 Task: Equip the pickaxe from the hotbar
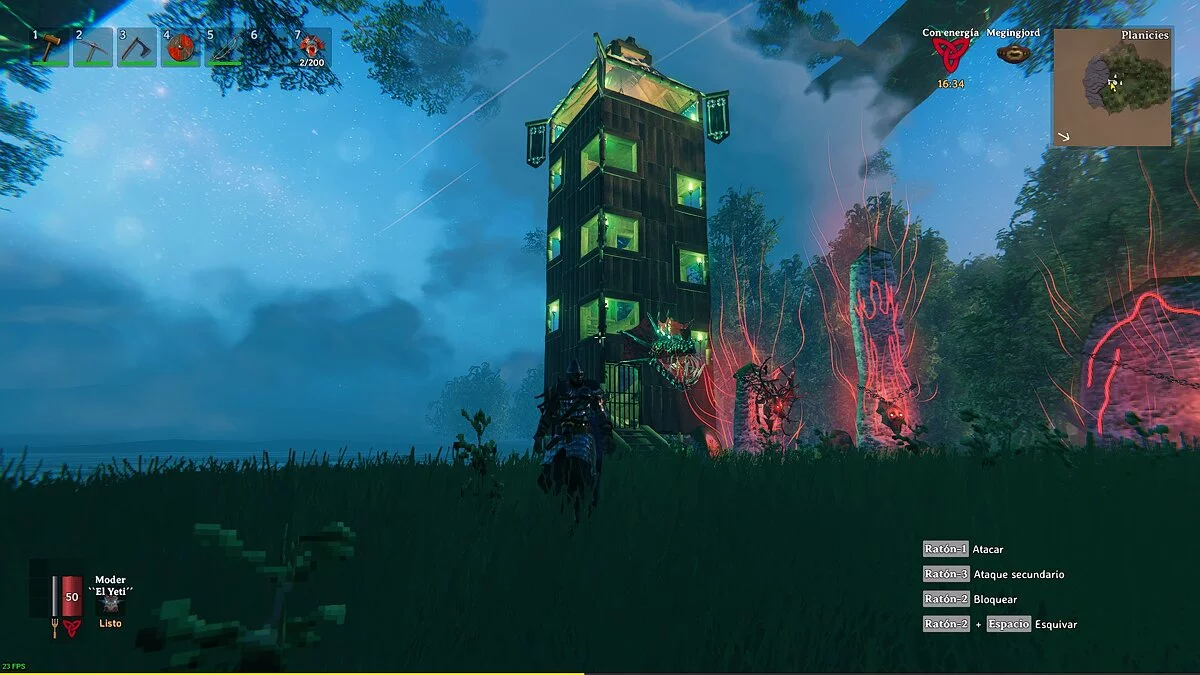[x=93, y=47]
